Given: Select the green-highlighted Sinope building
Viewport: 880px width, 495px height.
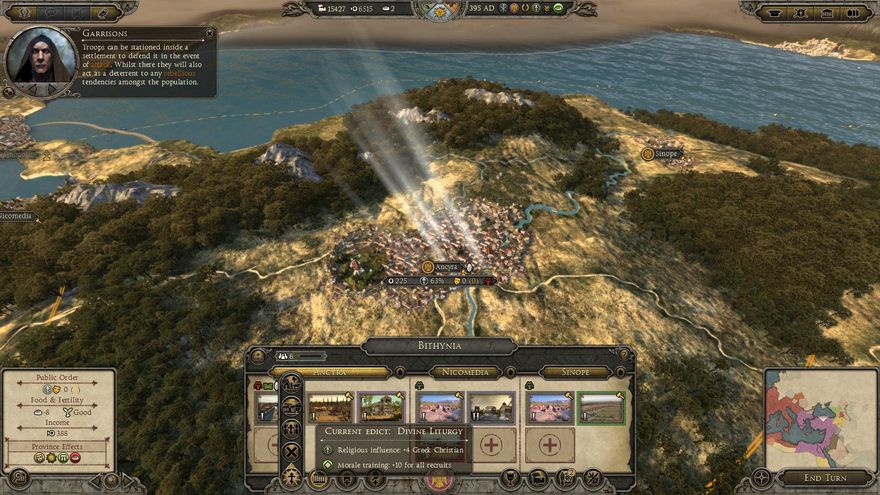Looking at the screenshot, I should pyautogui.click(x=600, y=408).
